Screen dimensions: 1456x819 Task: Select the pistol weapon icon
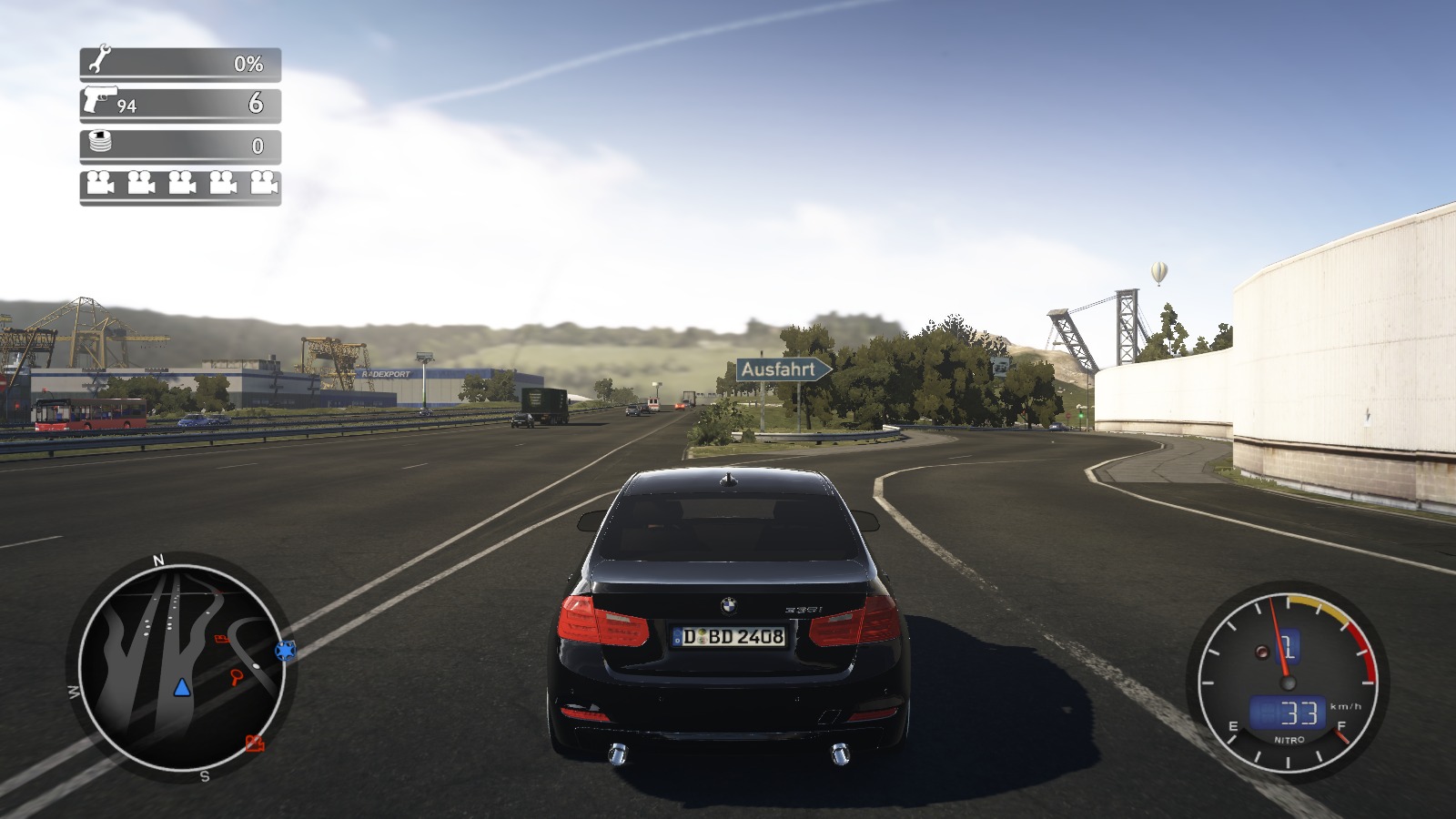tap(100, 97)
